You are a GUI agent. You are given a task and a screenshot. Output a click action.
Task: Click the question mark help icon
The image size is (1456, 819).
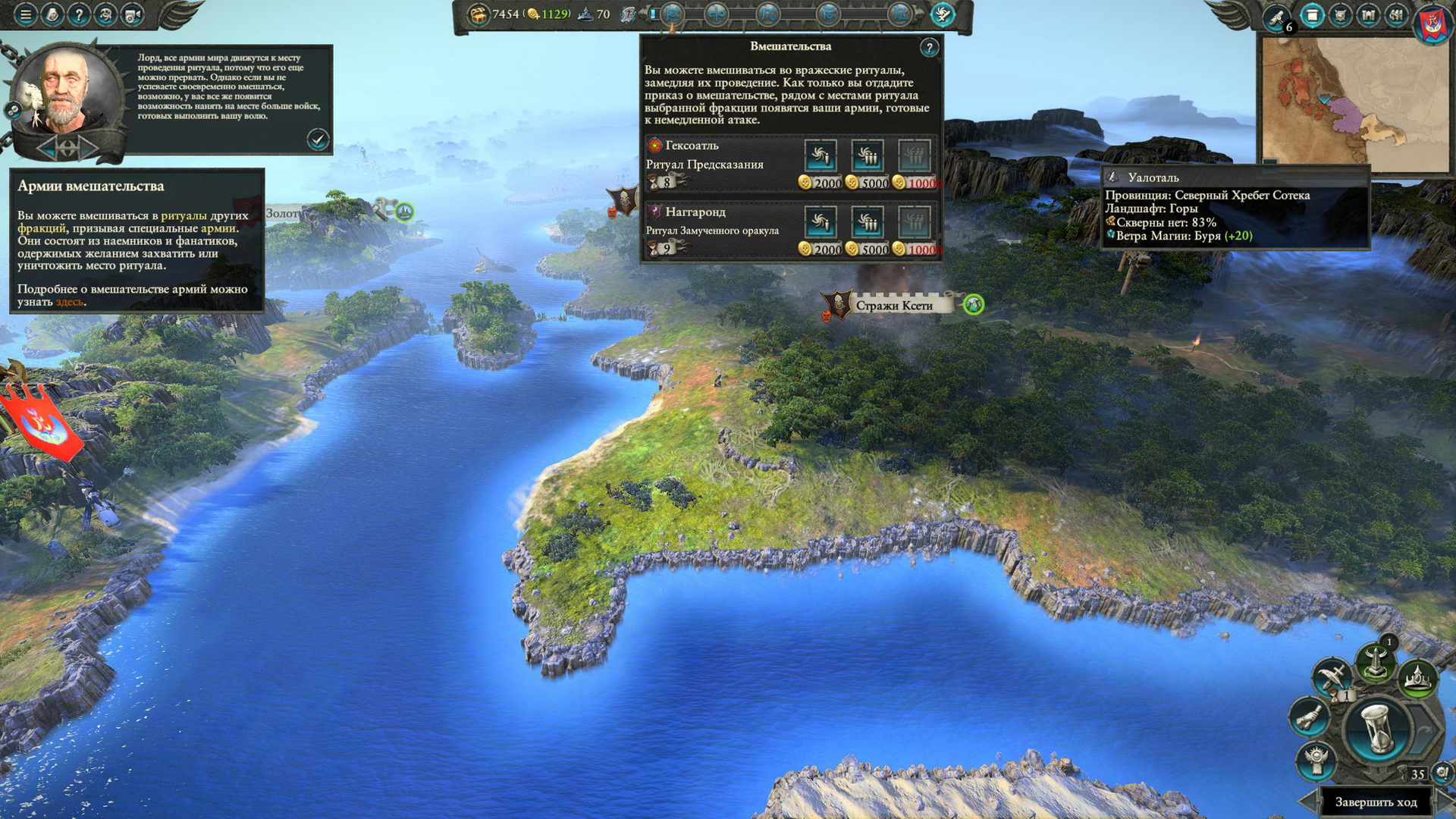[x=79, y=14]
